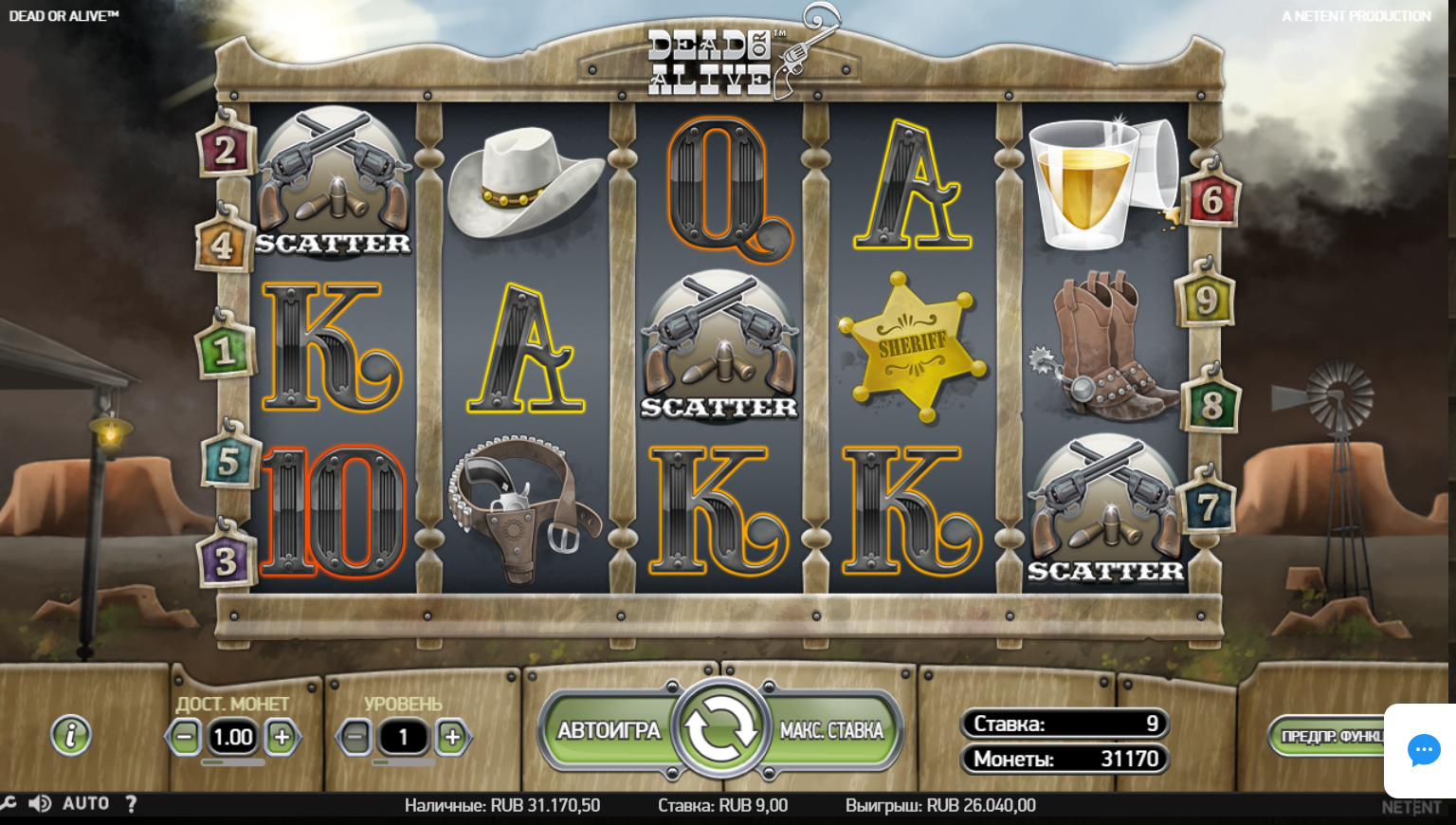
Task: Show help via the question mark
Action: tap(132, 804)
